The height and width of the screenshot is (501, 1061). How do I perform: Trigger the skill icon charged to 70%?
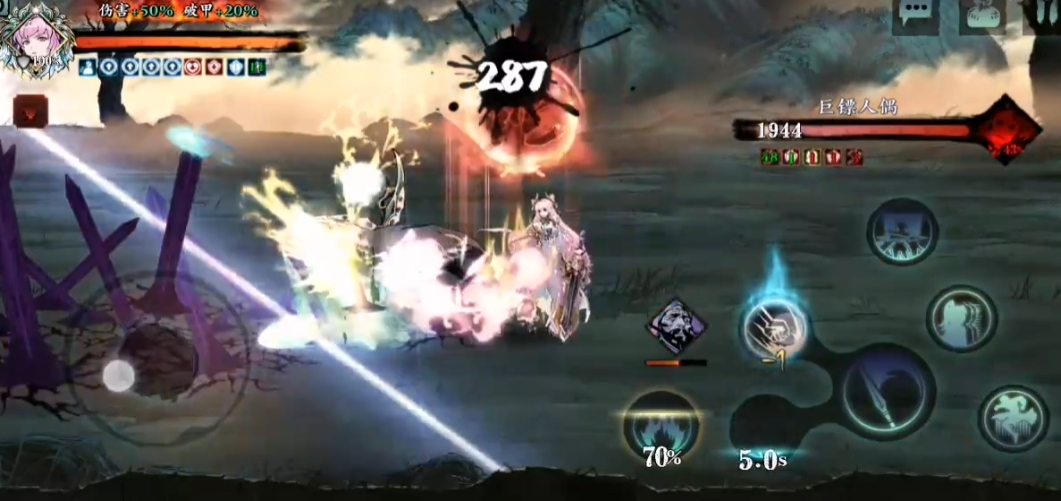660,425
